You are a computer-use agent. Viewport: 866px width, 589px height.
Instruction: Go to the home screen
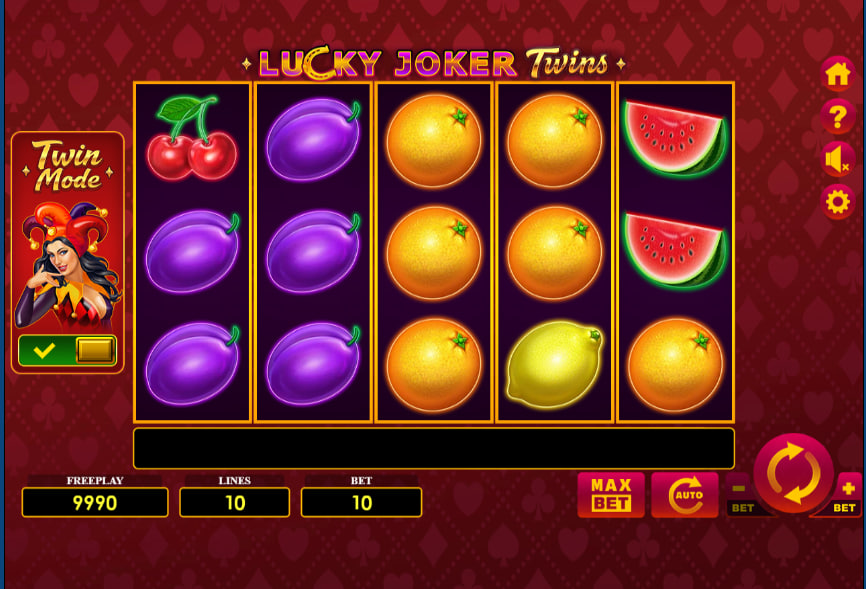(x=837, y=74)
